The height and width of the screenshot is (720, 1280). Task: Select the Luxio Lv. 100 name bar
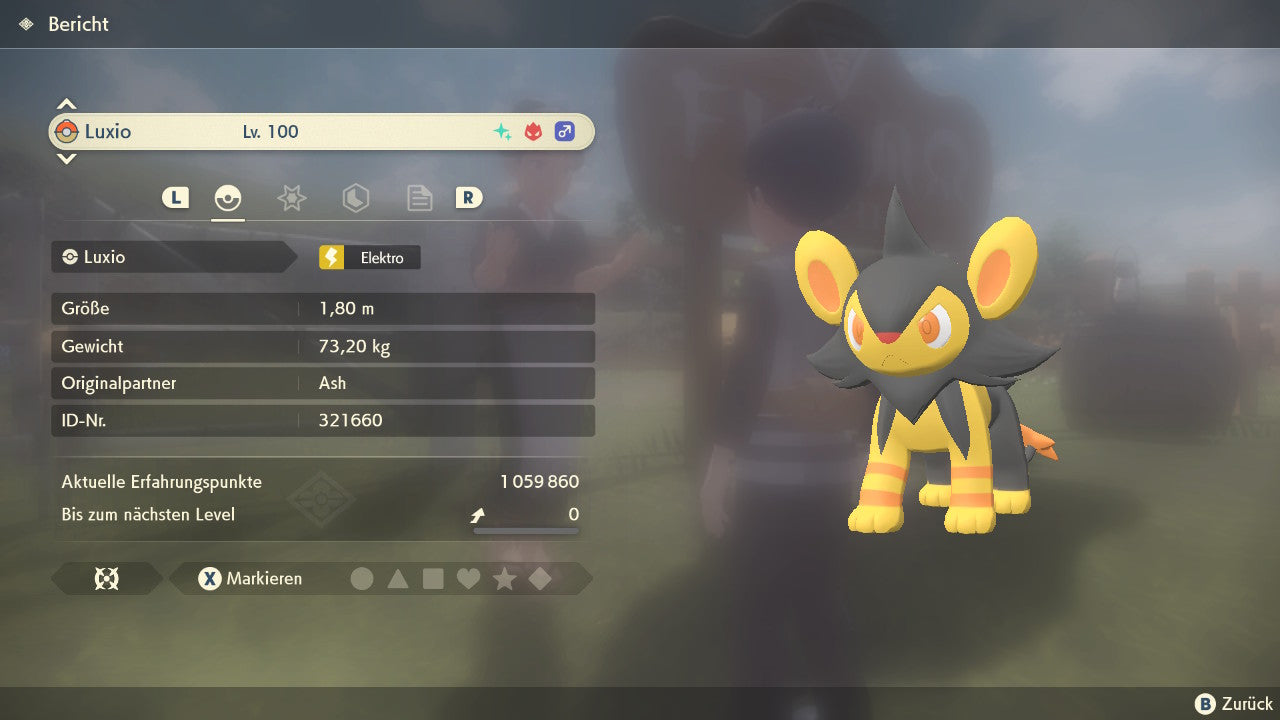[x=321, y=132]
